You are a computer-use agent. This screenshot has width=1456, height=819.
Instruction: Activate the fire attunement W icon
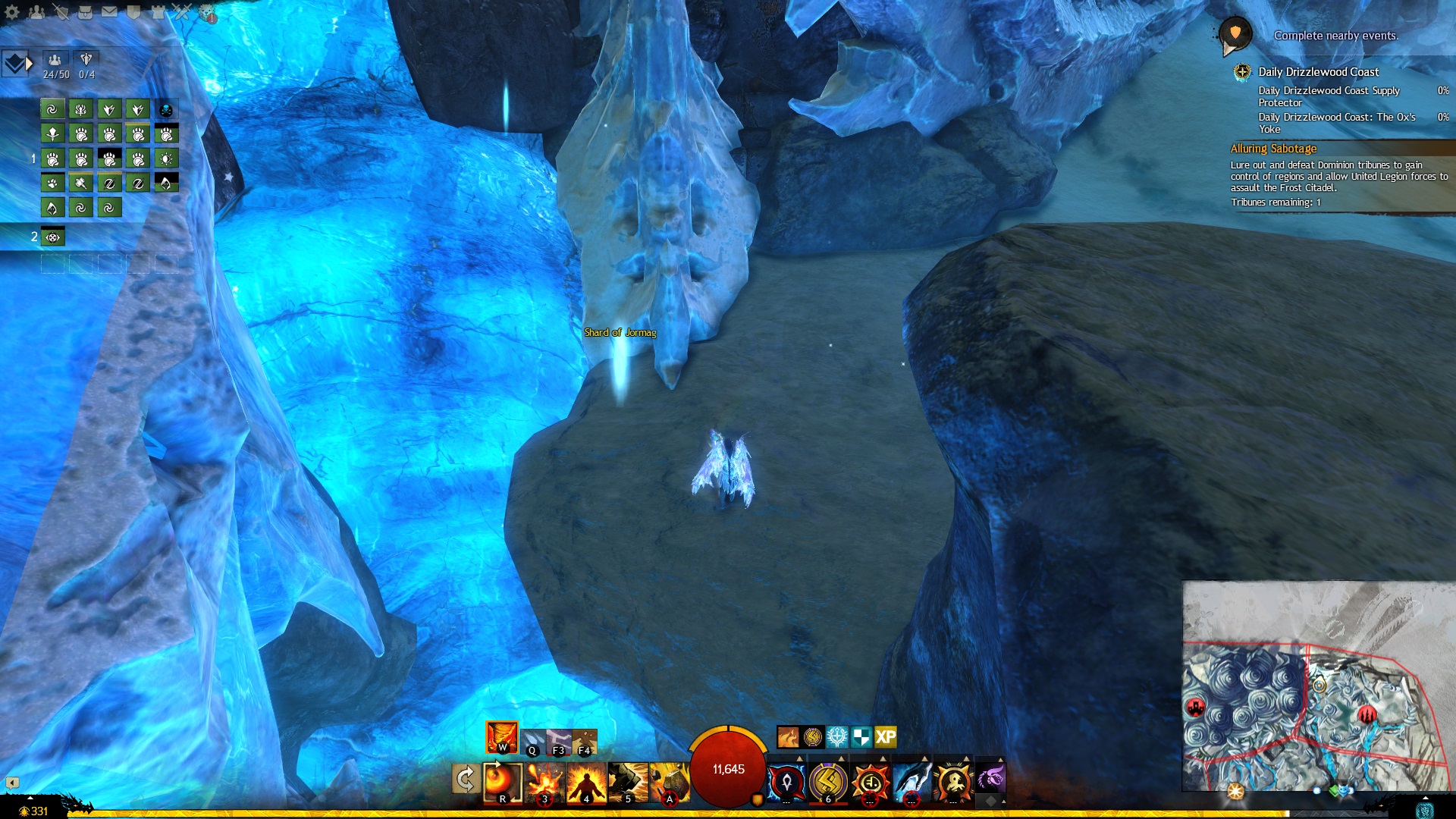click(x=501, y=736)
